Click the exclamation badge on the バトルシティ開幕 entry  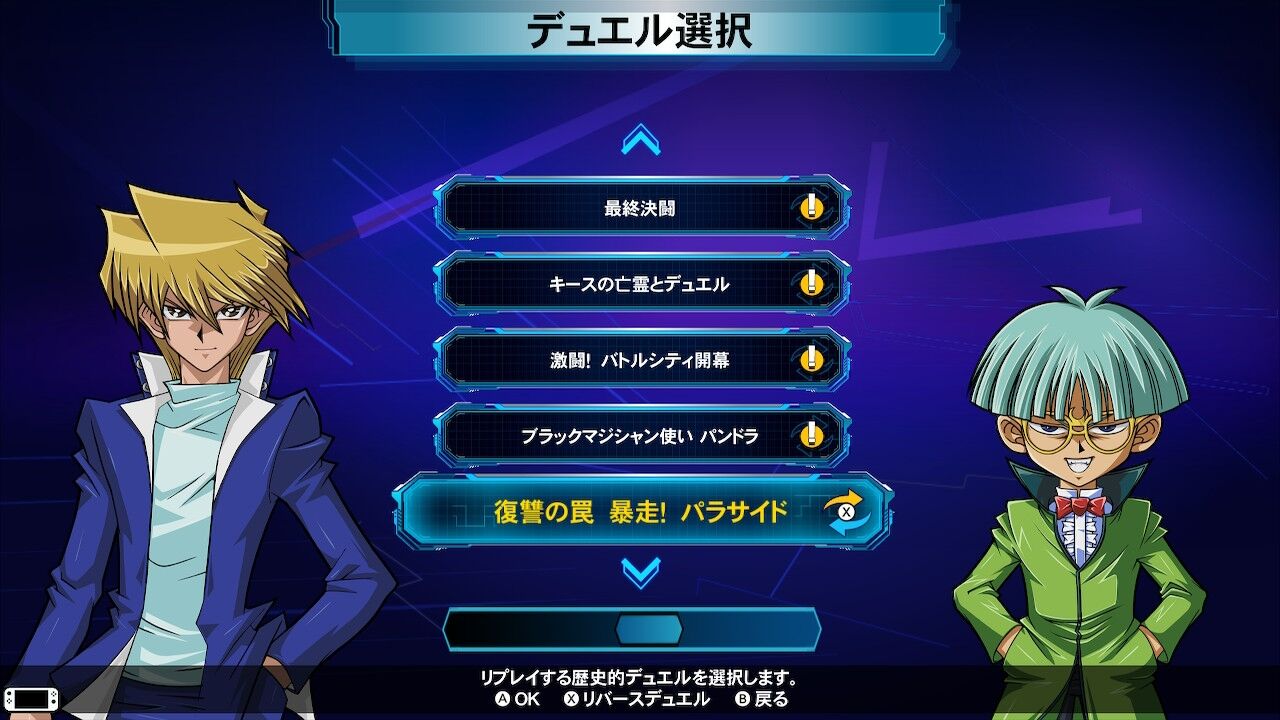tap(811, 360)
